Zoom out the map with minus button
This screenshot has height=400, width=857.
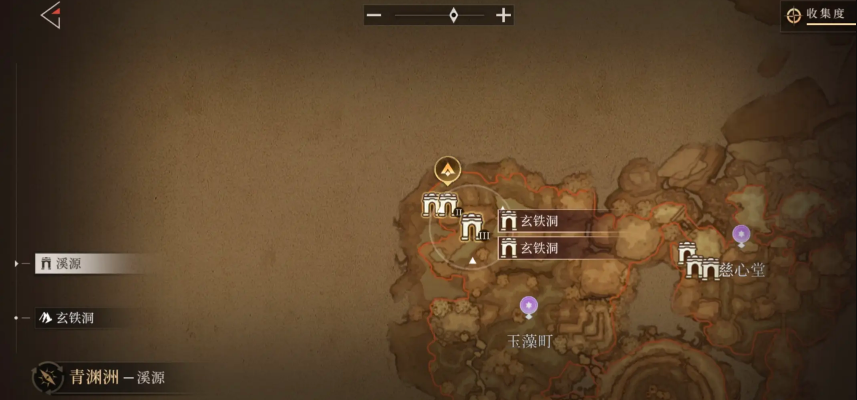[374, 15]
